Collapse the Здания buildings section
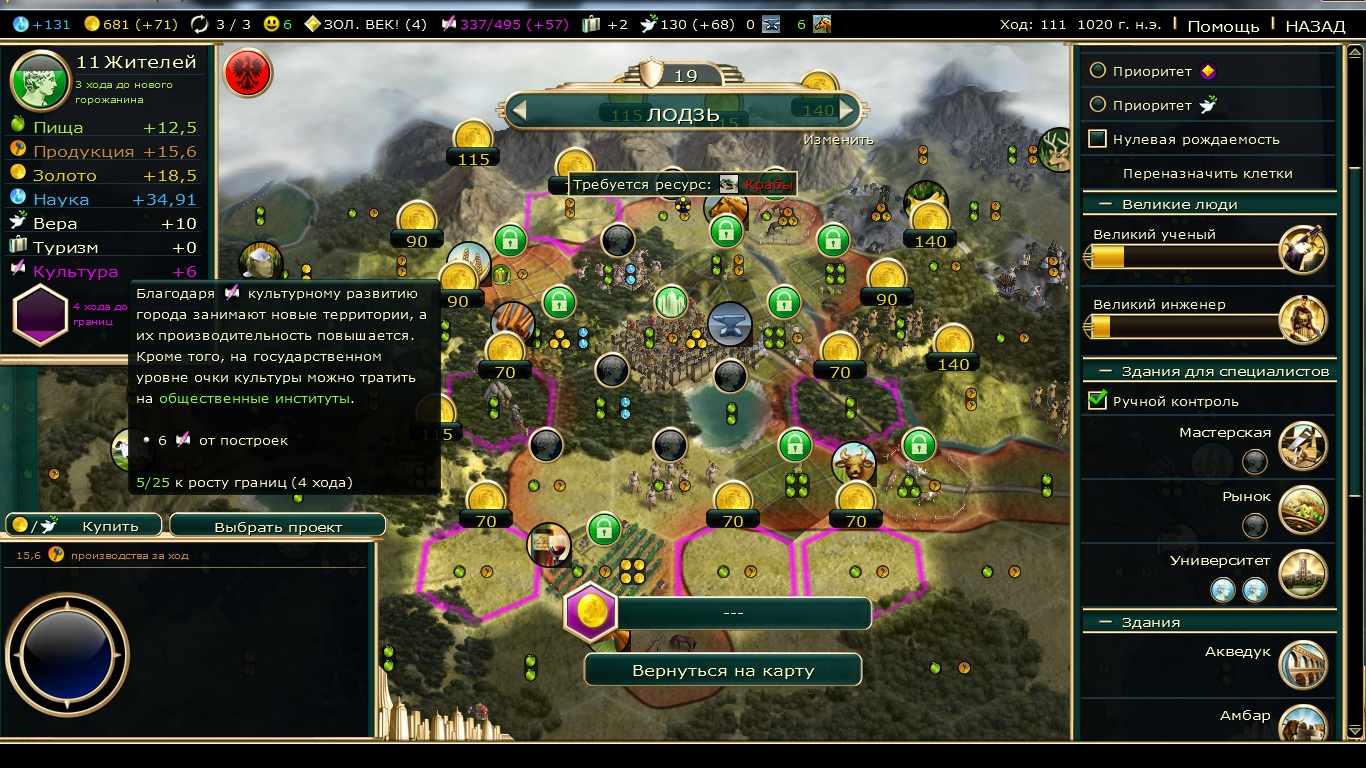The height and width of the screenshot is (768, 1366). (x=1106, y=622)
